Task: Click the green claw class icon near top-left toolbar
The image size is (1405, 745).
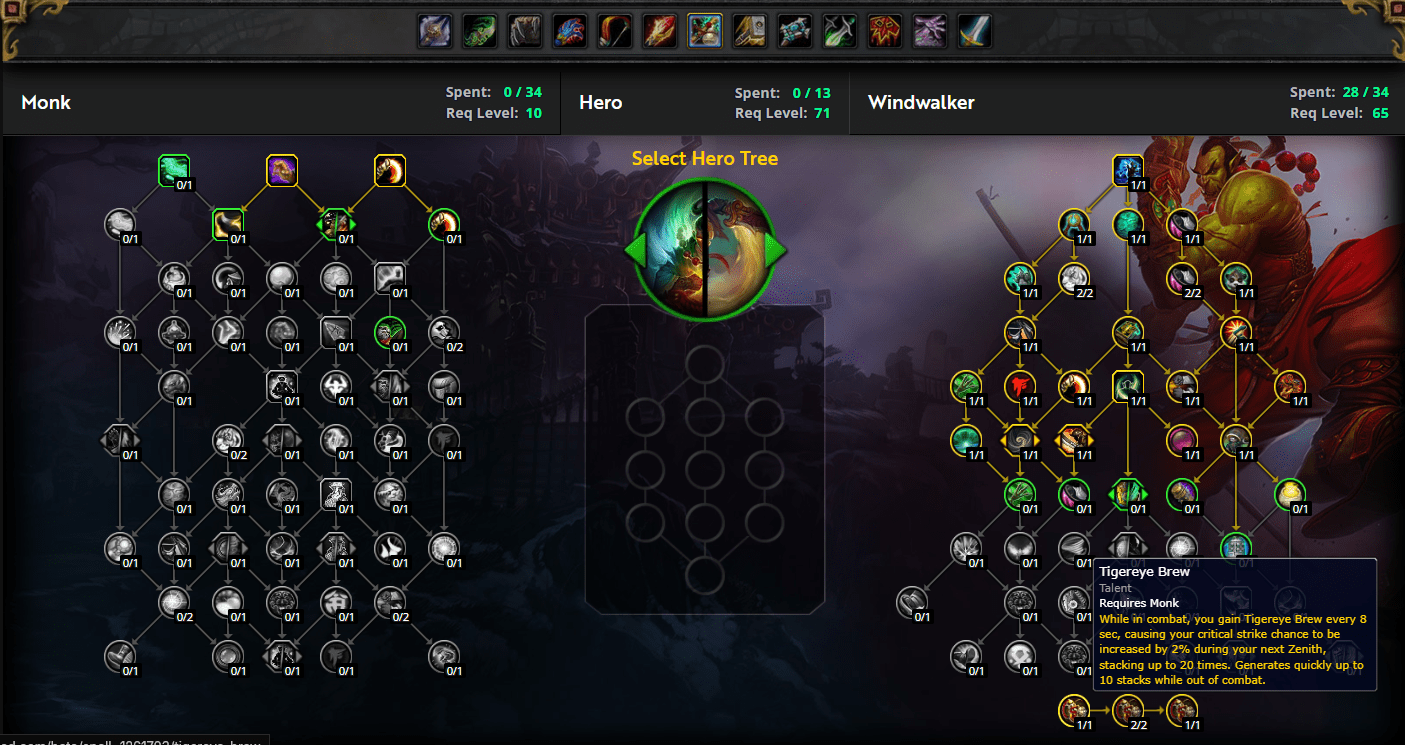Action: tap(479, 30)
